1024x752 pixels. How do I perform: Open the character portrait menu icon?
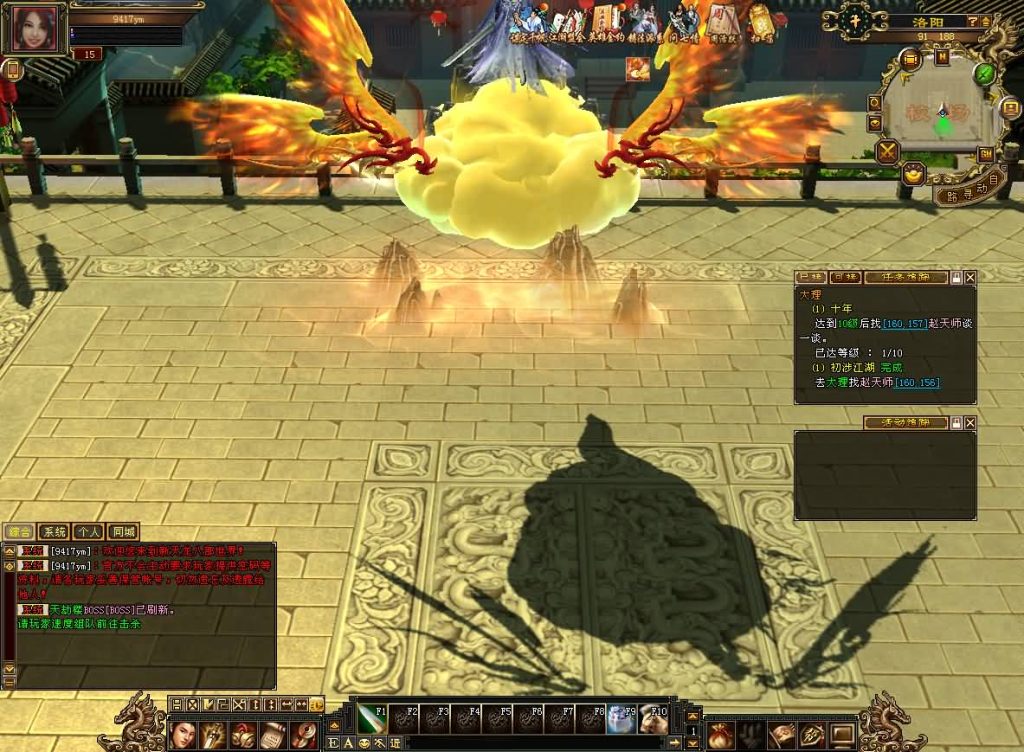tap(183, 735)
